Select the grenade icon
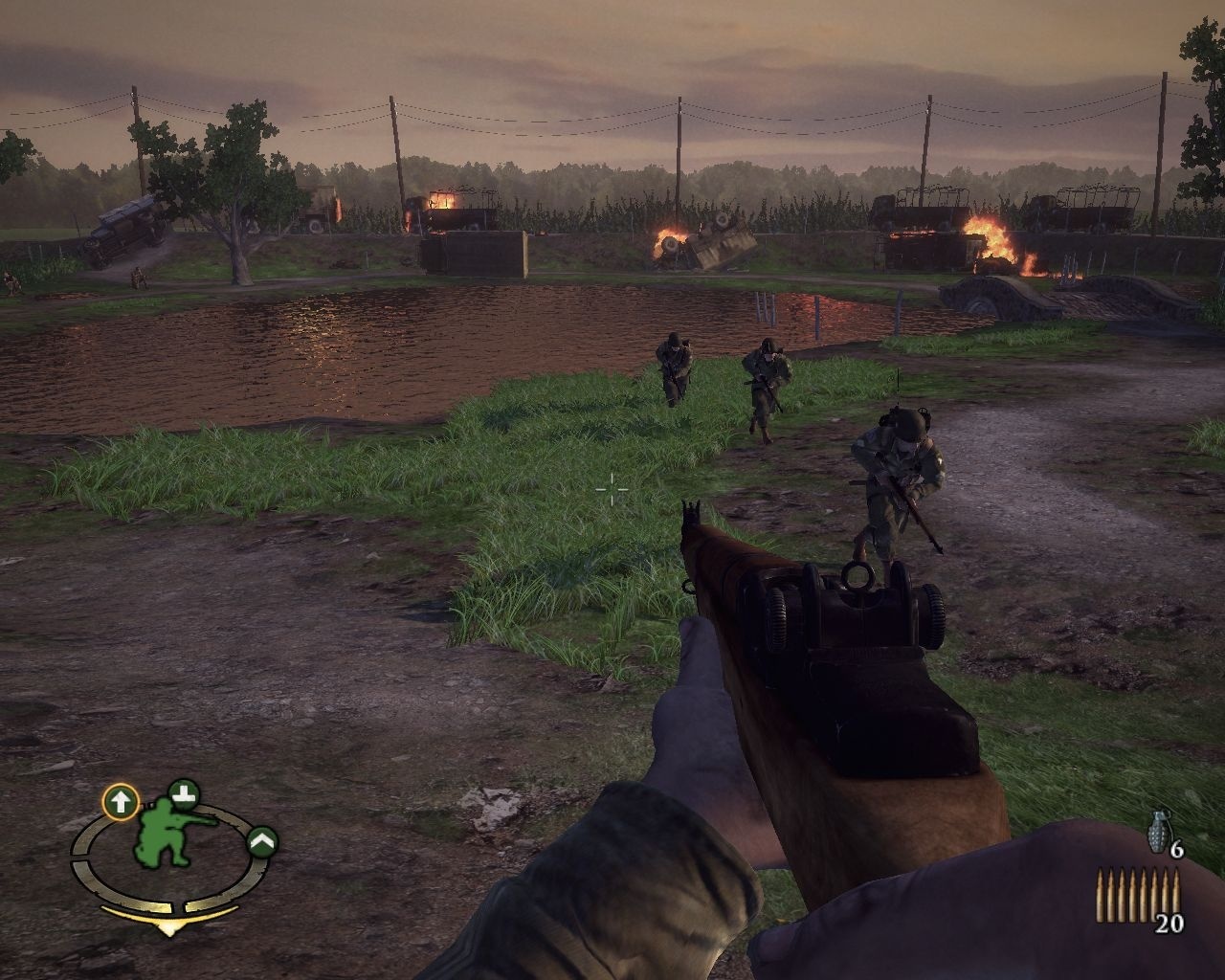Viewport: 1225px width, 980px height. point(1158,832)
